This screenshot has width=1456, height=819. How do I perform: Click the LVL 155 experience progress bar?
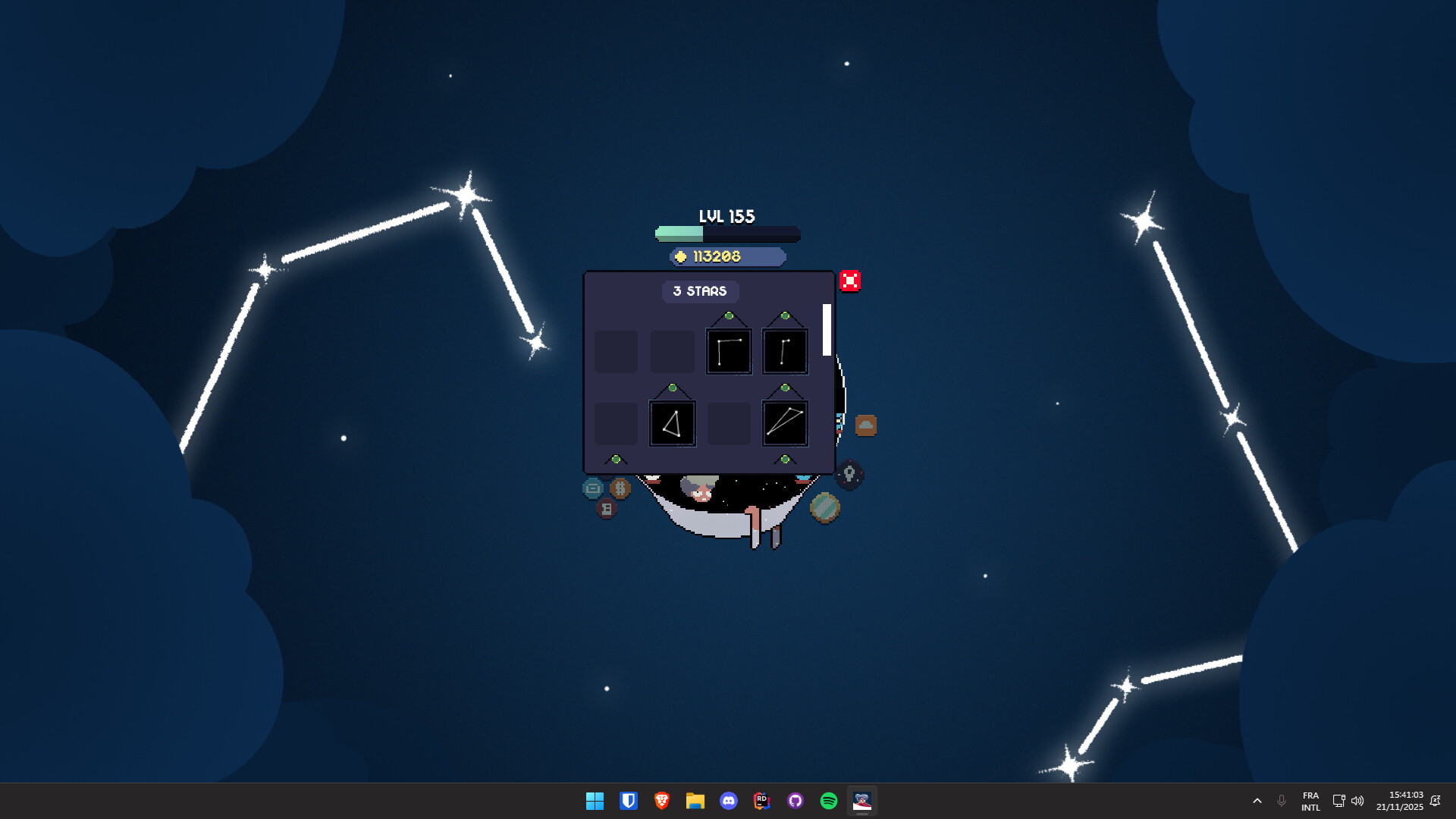pos(726,235)
